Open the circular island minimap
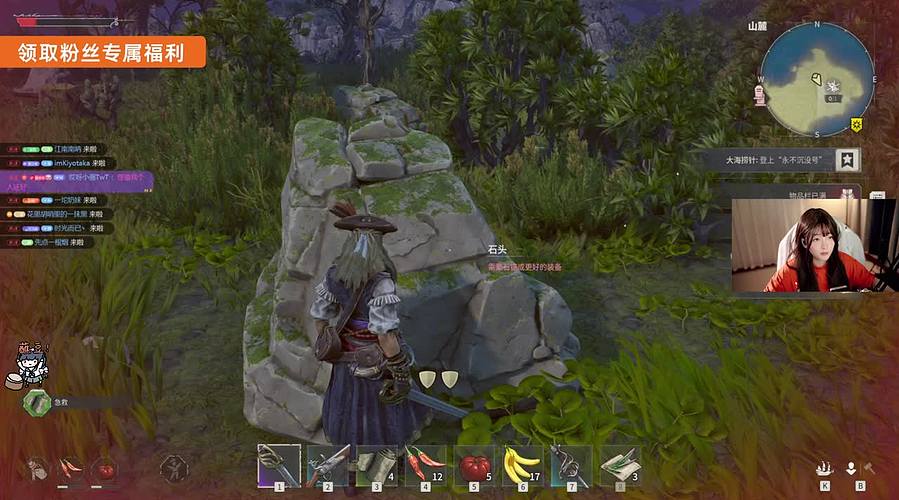Viewport: 899px width, 500px height. coord(817,80)
